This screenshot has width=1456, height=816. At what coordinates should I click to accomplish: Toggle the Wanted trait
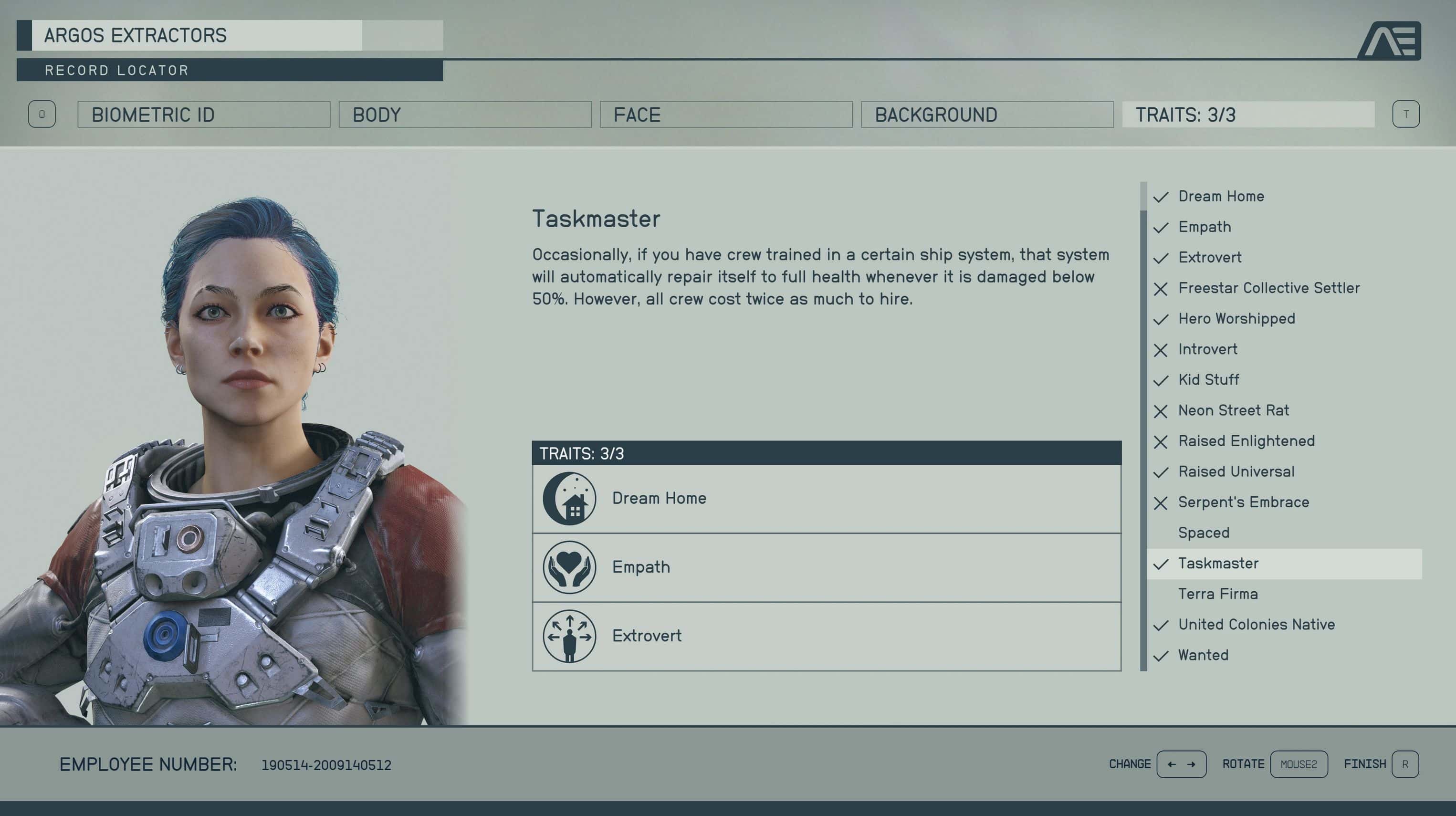point(1204,655)
